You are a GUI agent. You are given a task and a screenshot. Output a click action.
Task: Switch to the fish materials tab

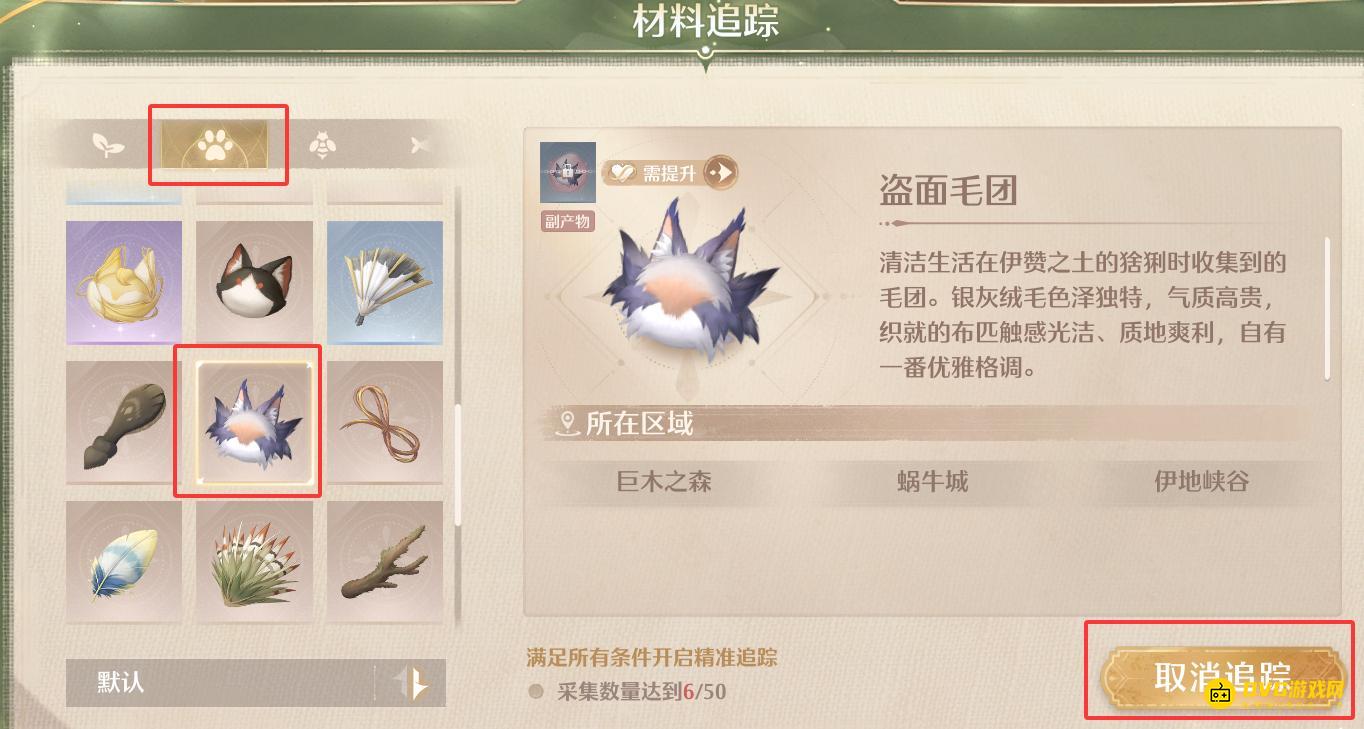[419, 144]
